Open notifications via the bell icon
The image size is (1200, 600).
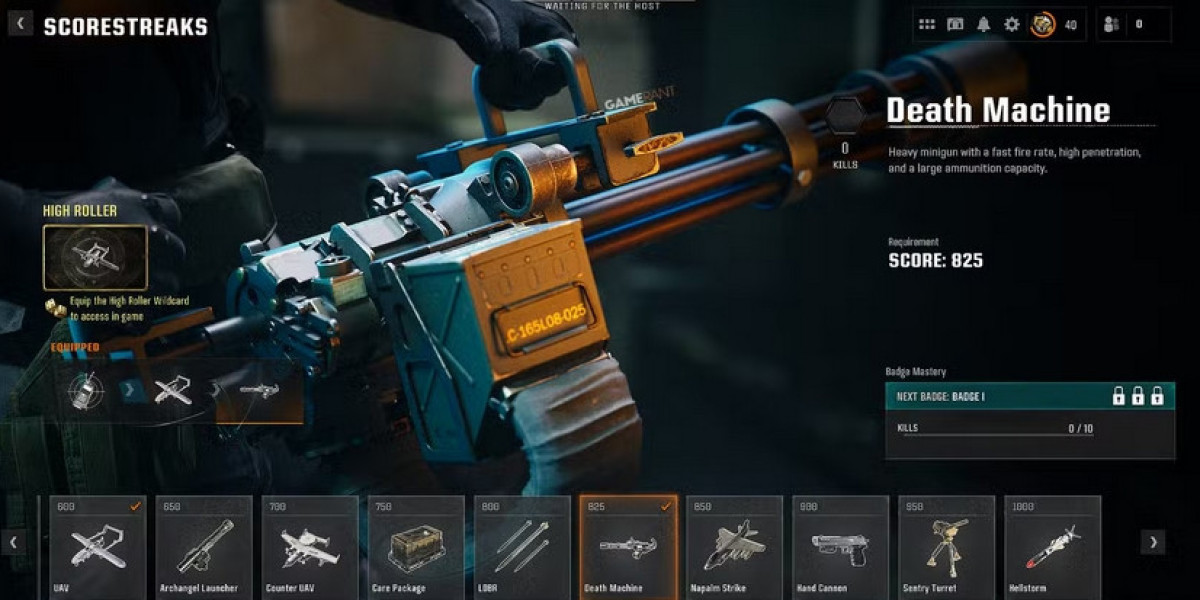coord(983,24)
